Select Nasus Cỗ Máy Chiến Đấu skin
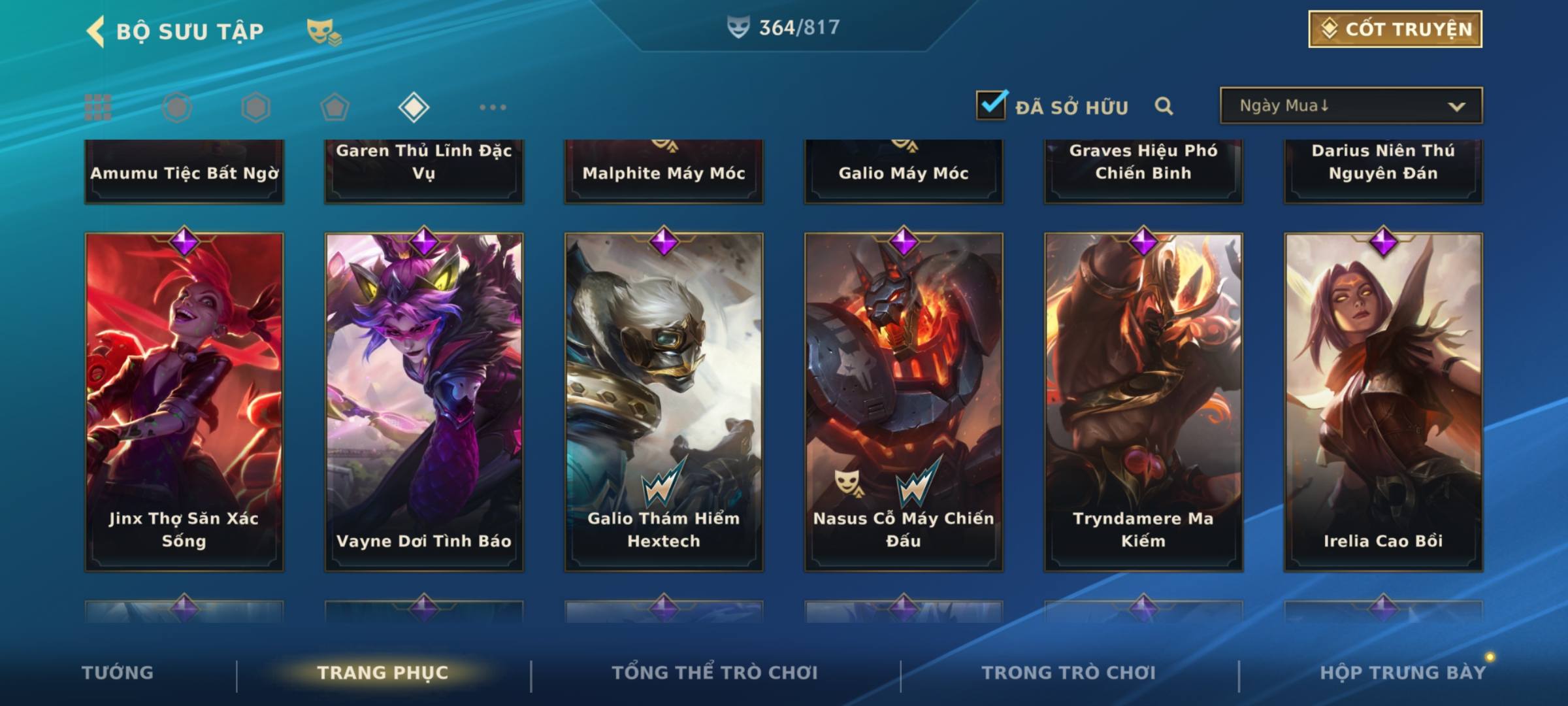Screen dimensions: 1568x706 tap(904, 402)
